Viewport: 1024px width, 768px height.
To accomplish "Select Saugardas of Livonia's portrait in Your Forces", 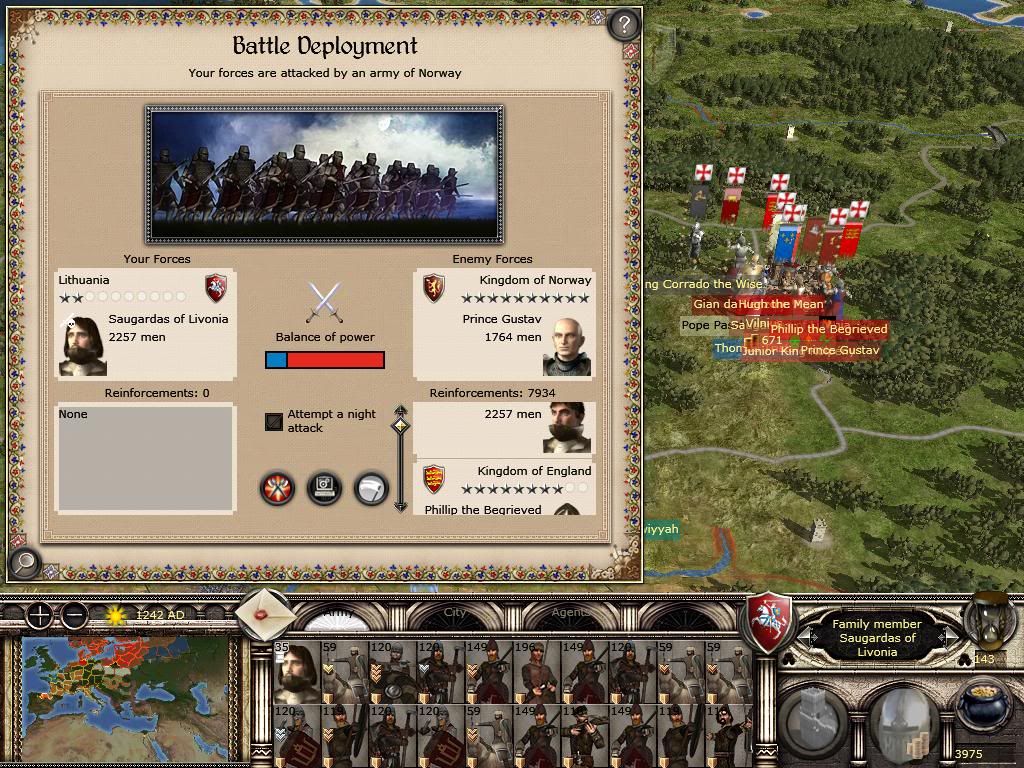I will click(82, 346).
